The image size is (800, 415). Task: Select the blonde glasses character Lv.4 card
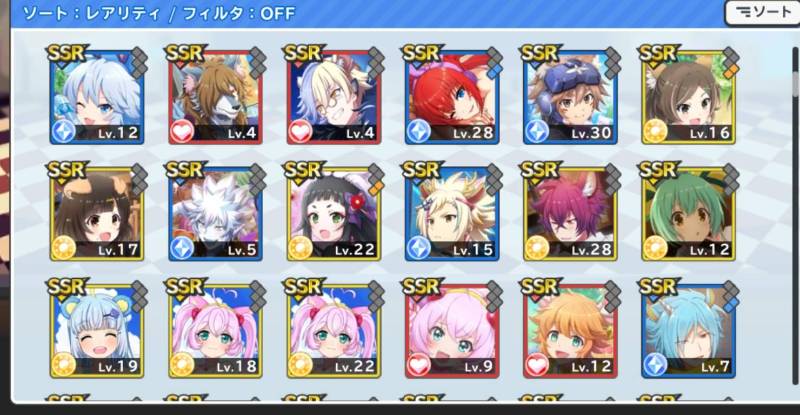coord(332,97)
